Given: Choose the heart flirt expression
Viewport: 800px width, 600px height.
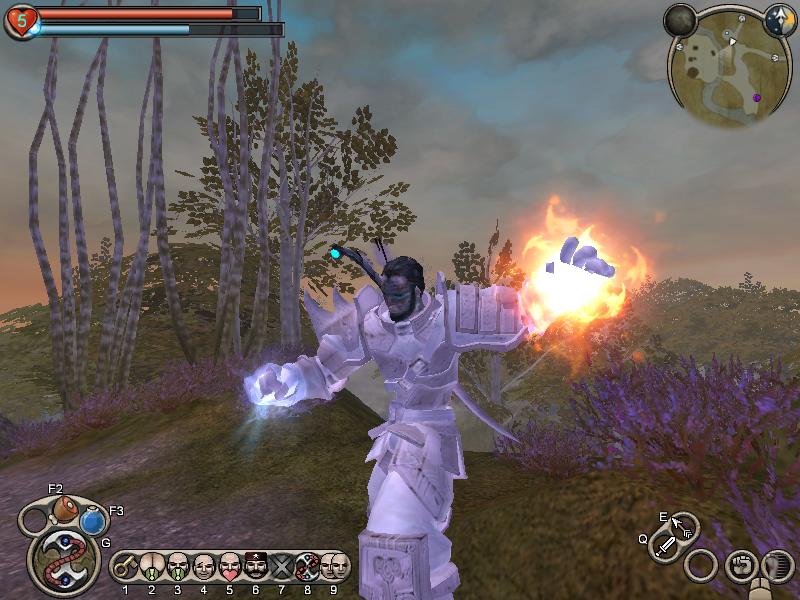Looking at the screenshot, I should (x=230, y=567).
